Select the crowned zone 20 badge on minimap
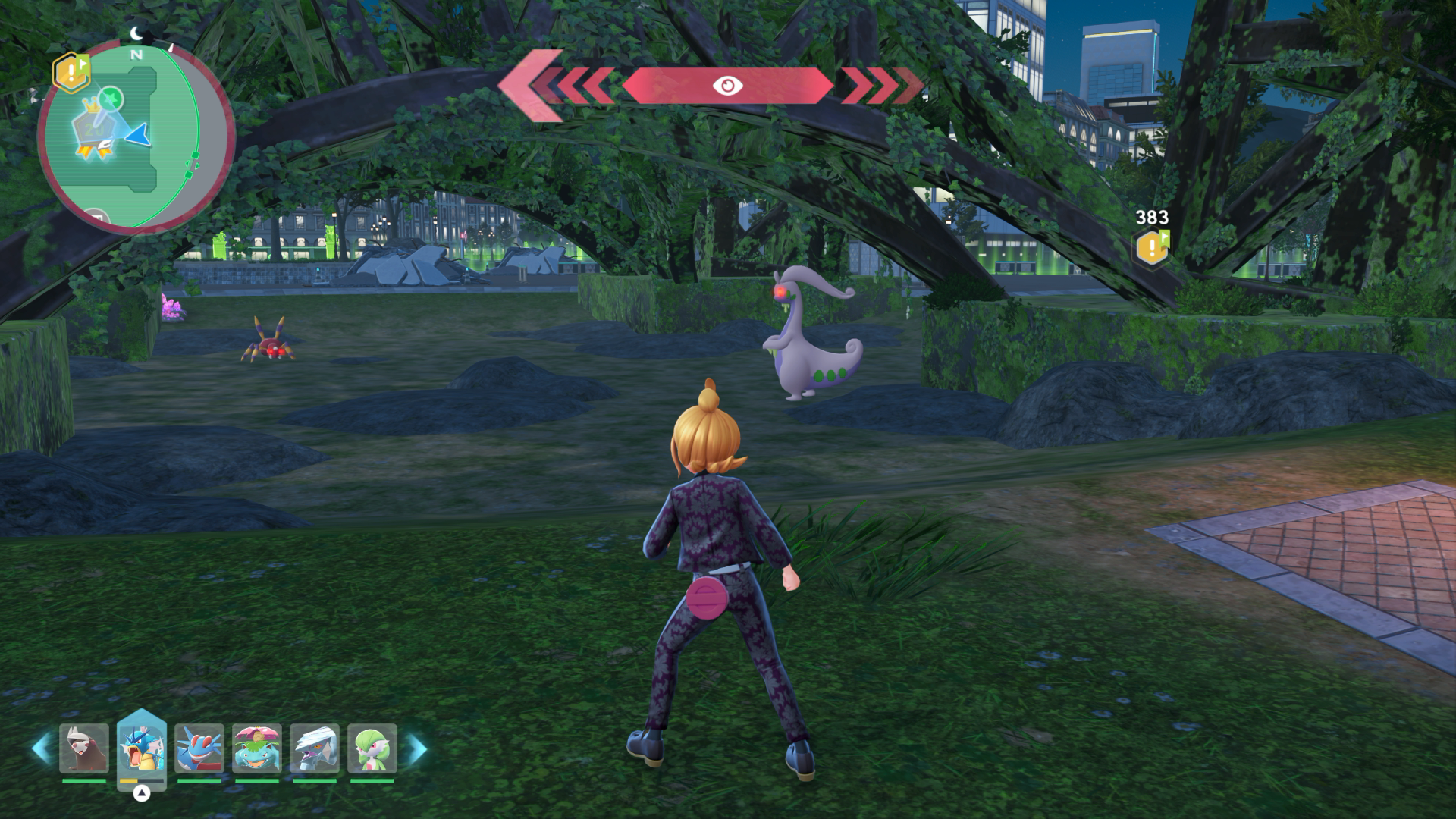The image size is (1456, 819). [x=93, y=130]
